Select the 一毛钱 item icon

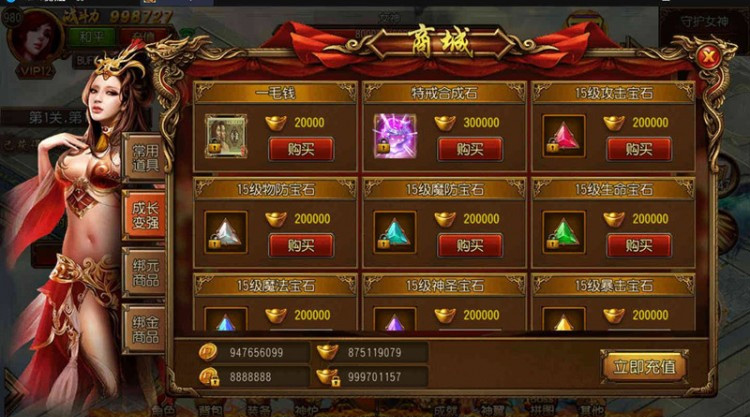click(226, 135)
